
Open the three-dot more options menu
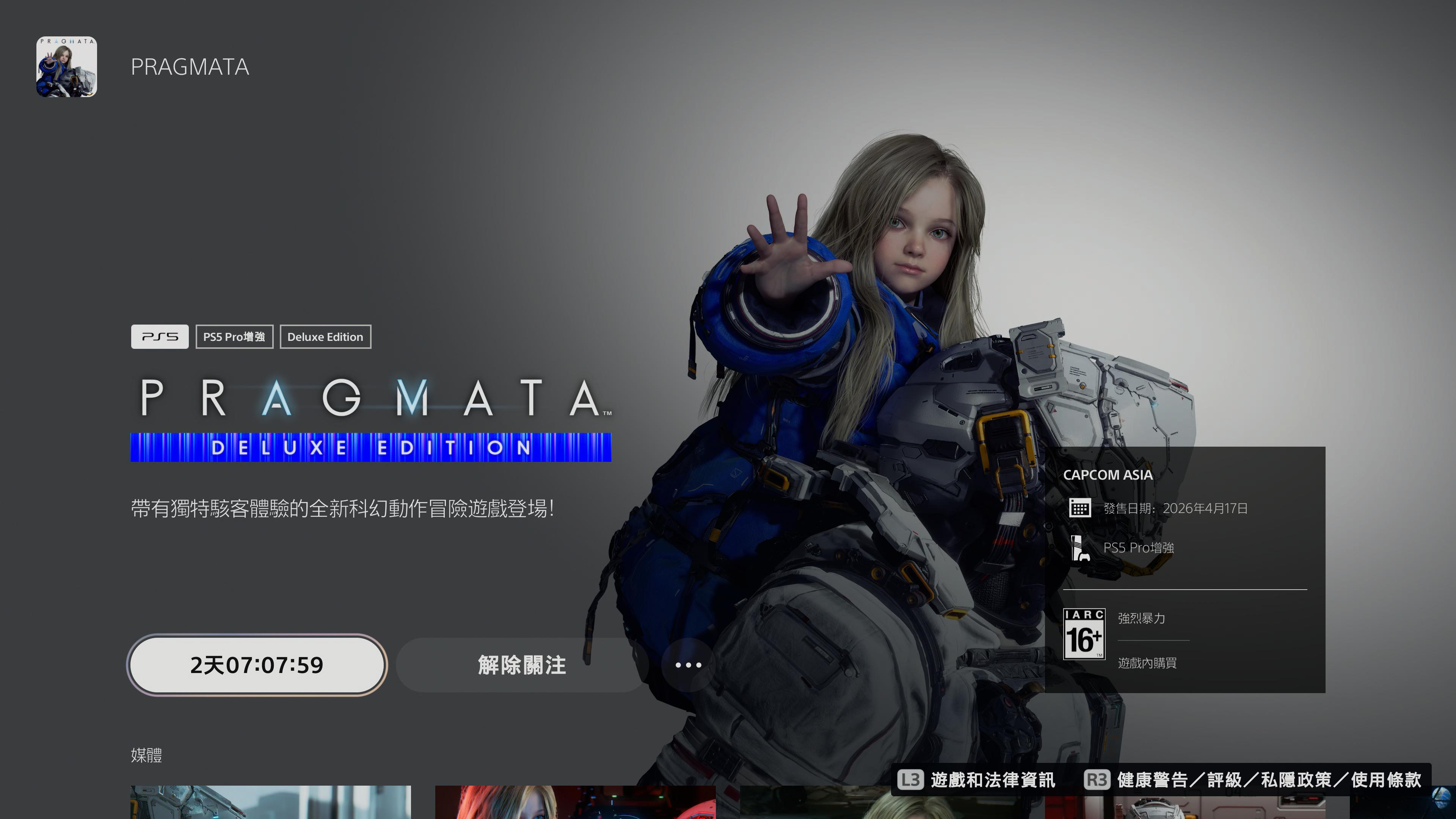[688, 665]
